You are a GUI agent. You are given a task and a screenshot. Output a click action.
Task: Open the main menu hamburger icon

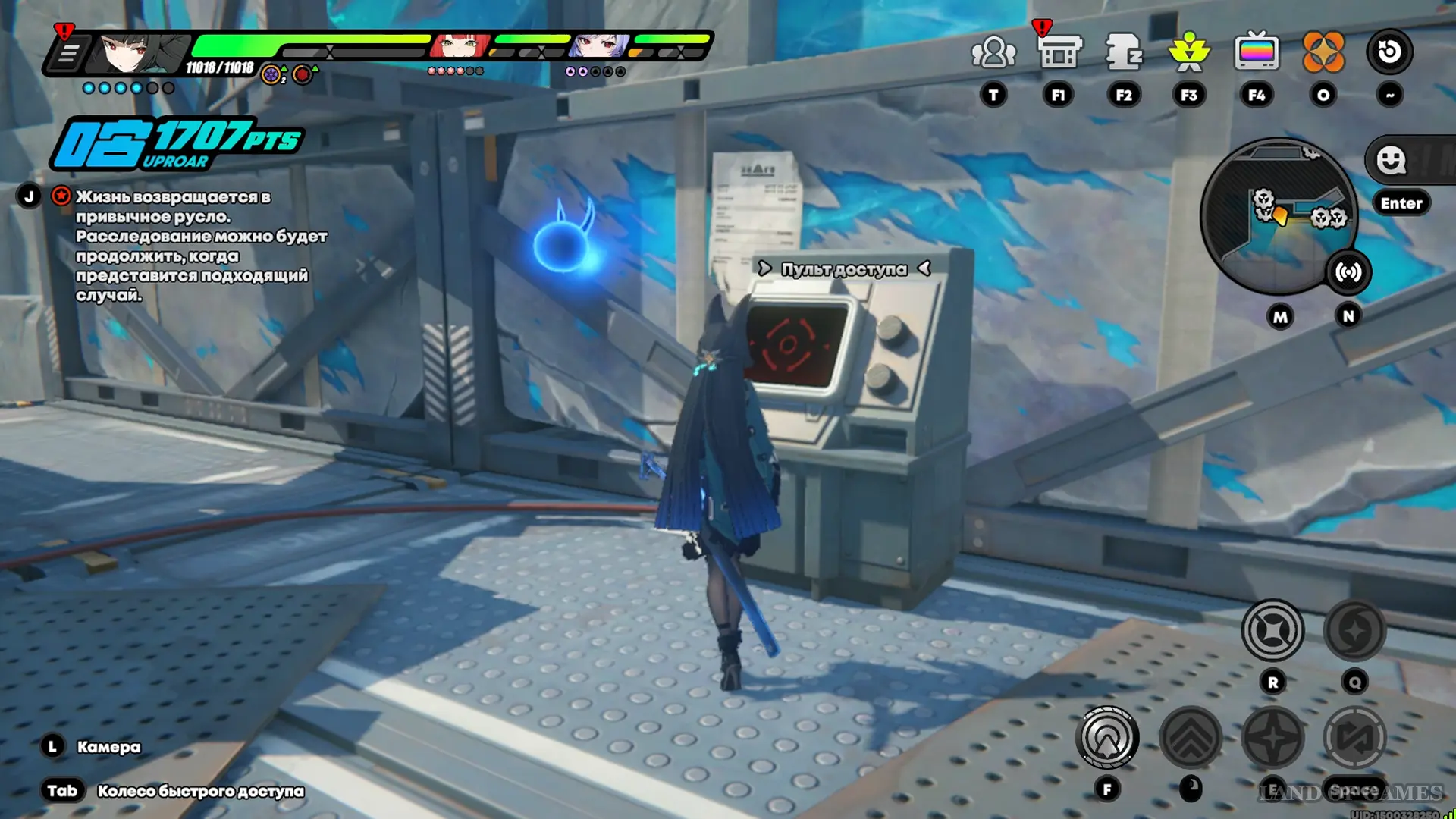pyautogui.click(x=67, y=54)
